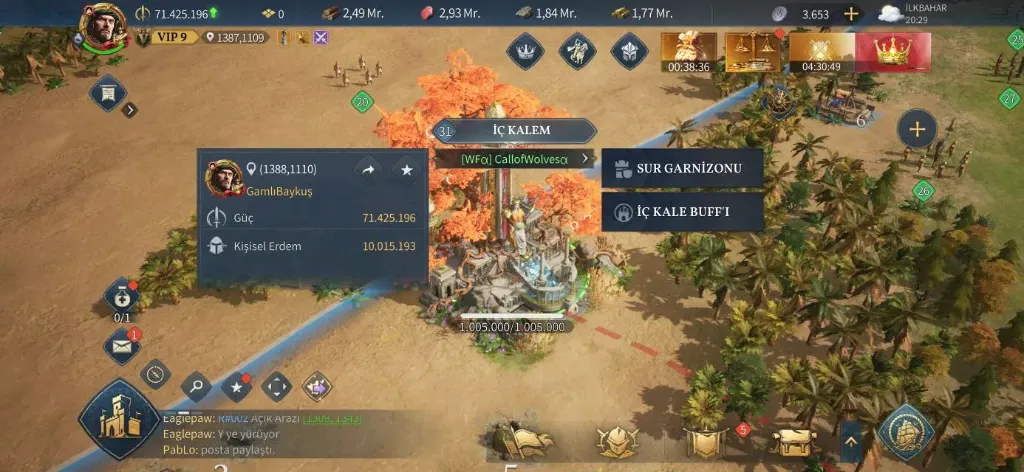The height and width of the screenshot is (472, 1024).
Task: Open the mail inbox envelope icon
Action: [121, 347]
